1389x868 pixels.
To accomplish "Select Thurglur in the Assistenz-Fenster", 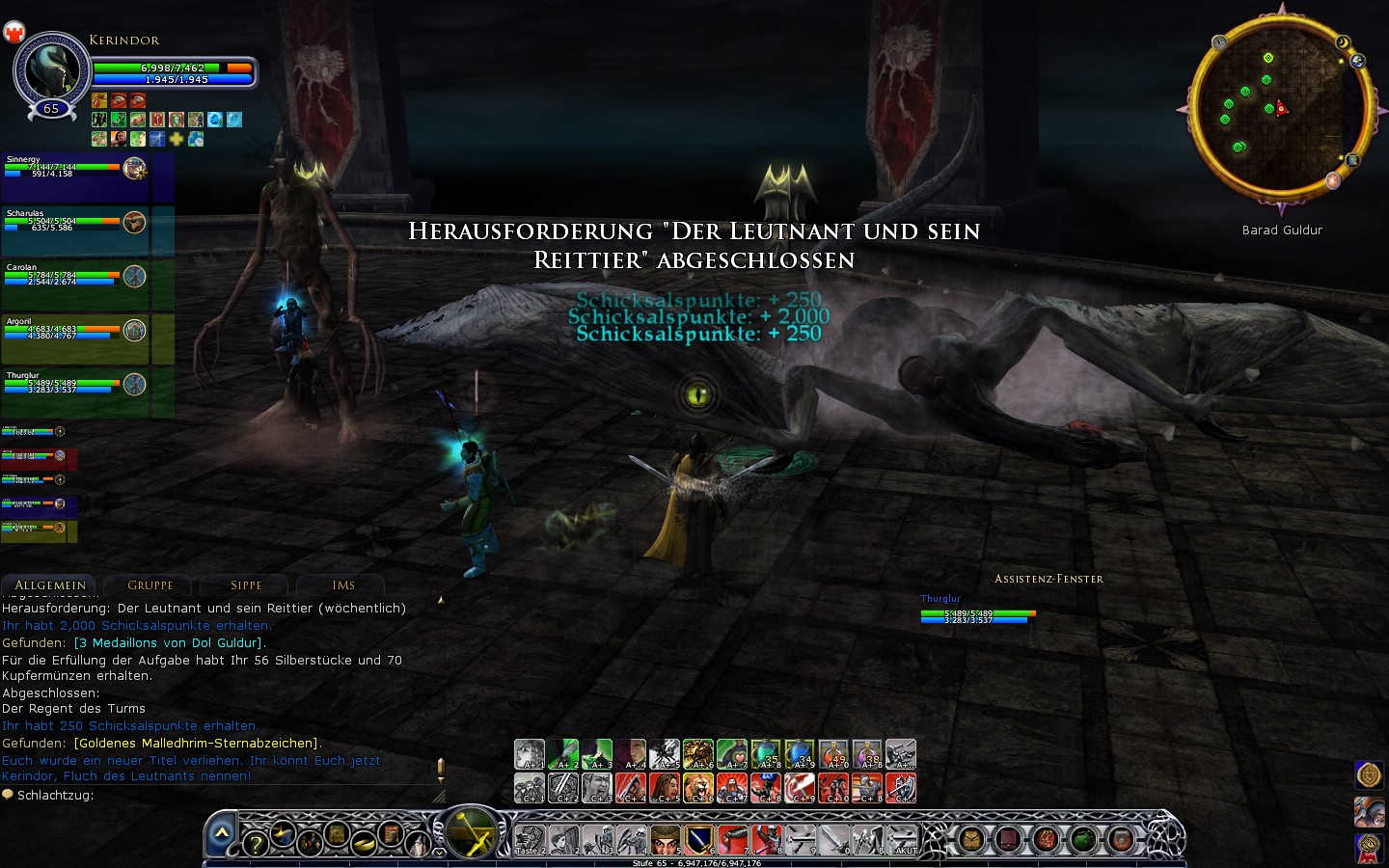I will pyautogui.click(x=976, y=611).
